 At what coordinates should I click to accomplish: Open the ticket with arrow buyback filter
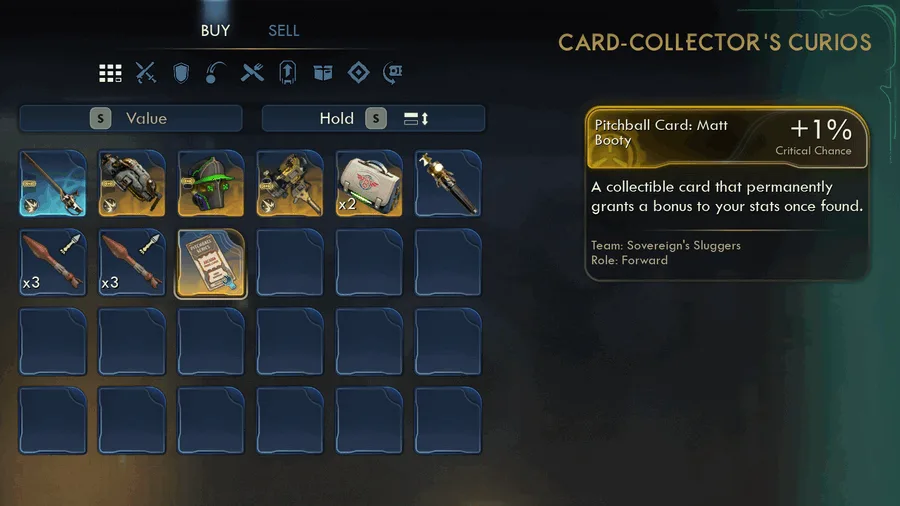coord(393,73)
